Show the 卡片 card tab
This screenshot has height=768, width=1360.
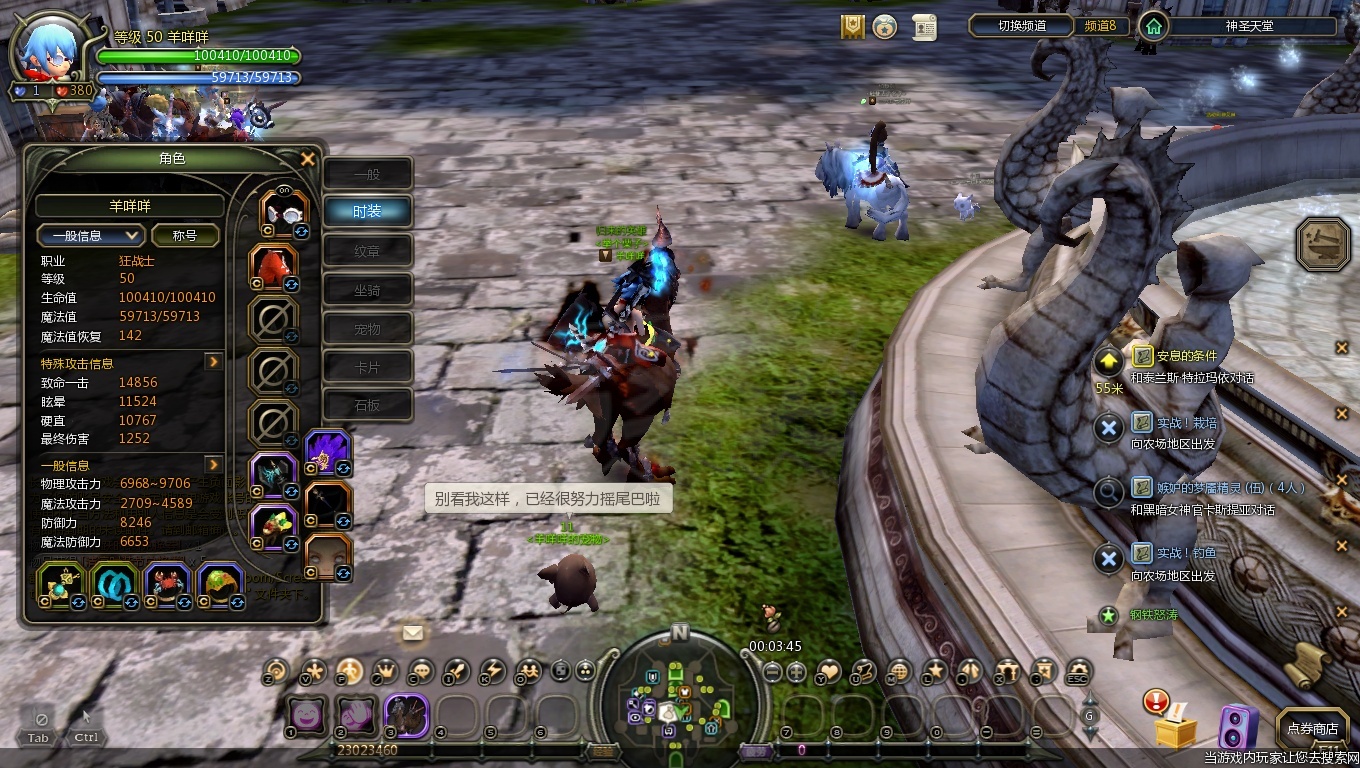click(x=367, y=367)
